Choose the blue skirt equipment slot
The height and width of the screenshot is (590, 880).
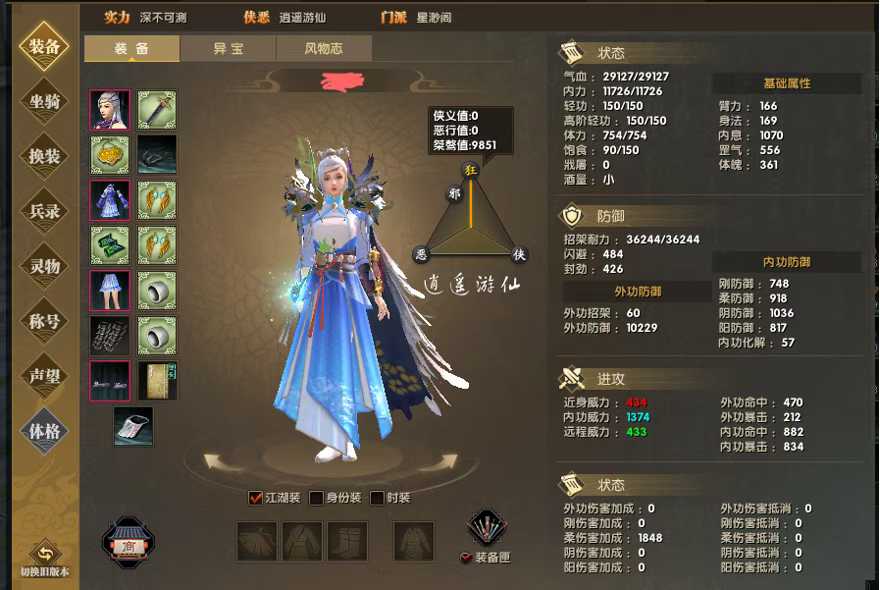[x=110, y=291]
